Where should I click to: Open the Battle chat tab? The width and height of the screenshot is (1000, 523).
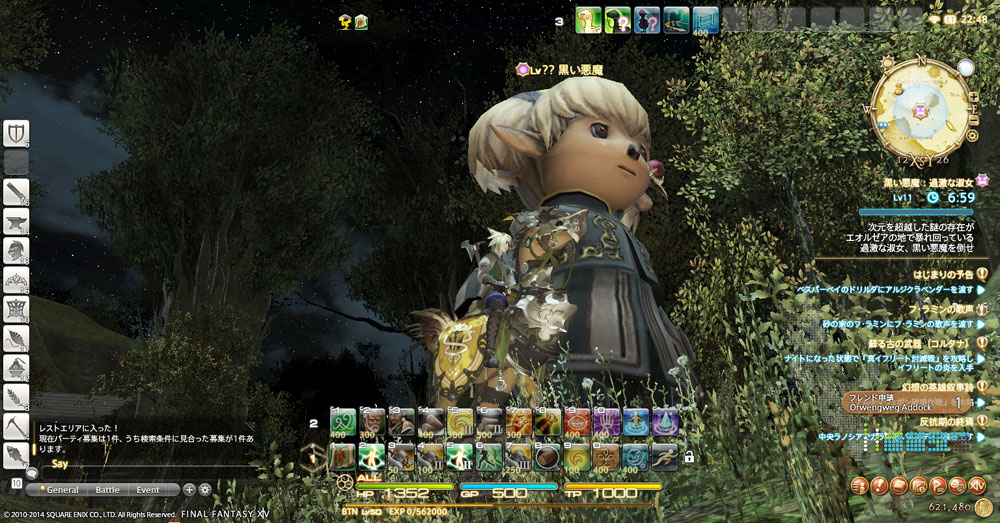107,490
